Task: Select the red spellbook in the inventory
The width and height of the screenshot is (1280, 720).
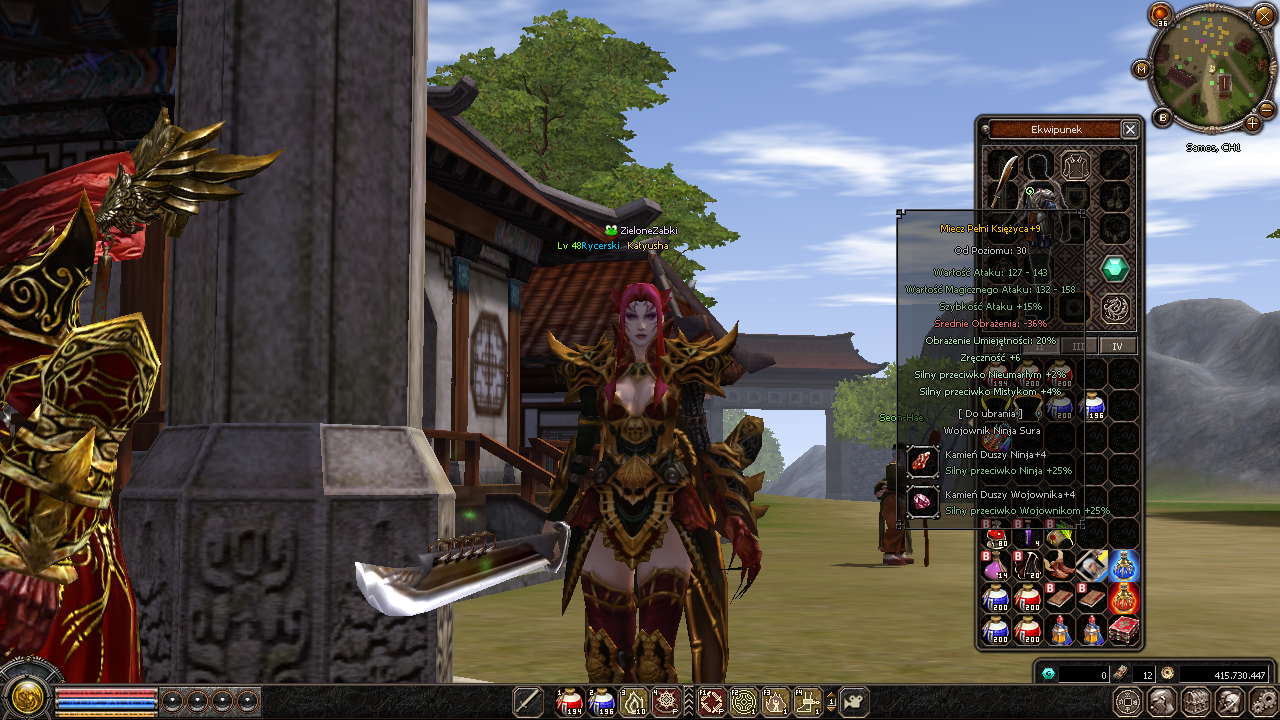Action: pos(1123,630)
